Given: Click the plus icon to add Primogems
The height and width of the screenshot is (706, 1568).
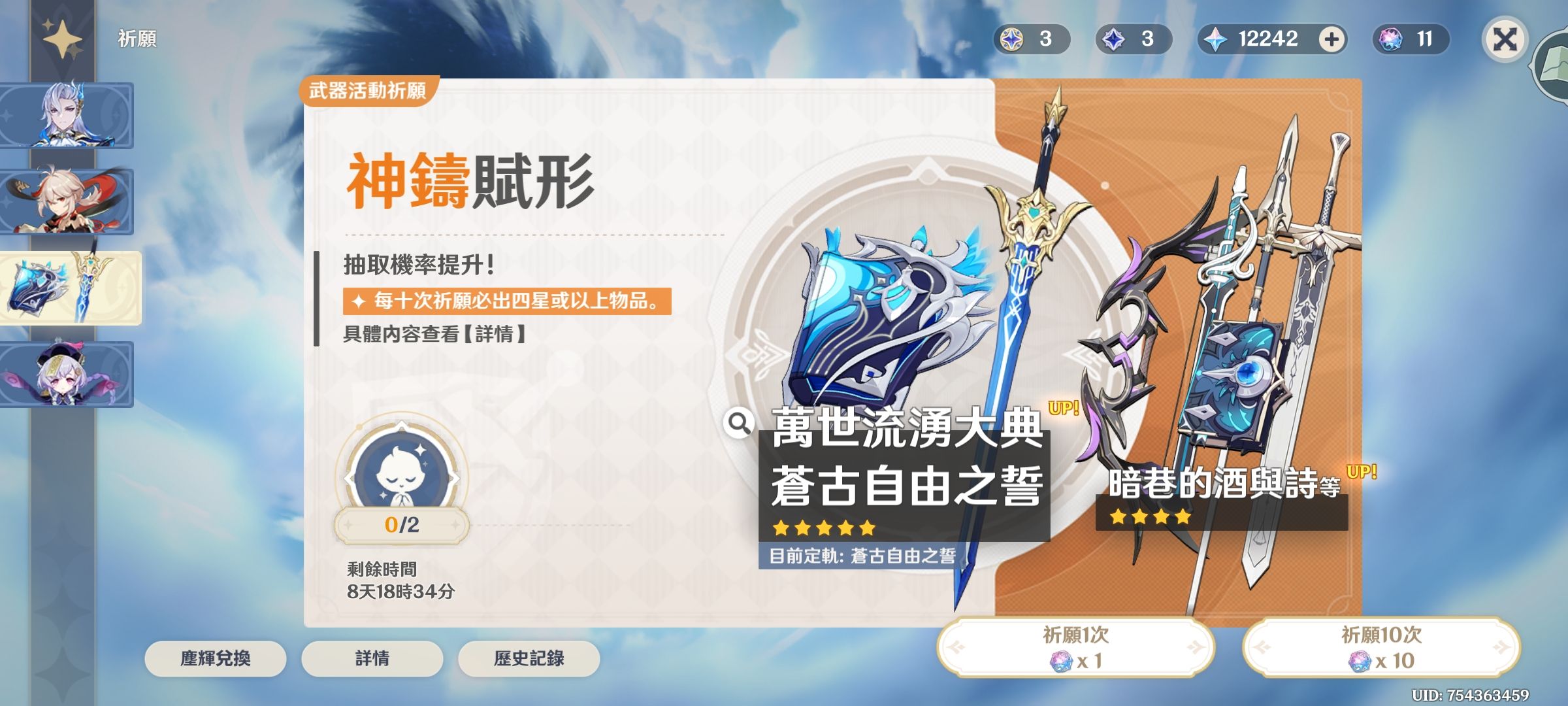Looking at the screenshot, I should (1333, 39).
